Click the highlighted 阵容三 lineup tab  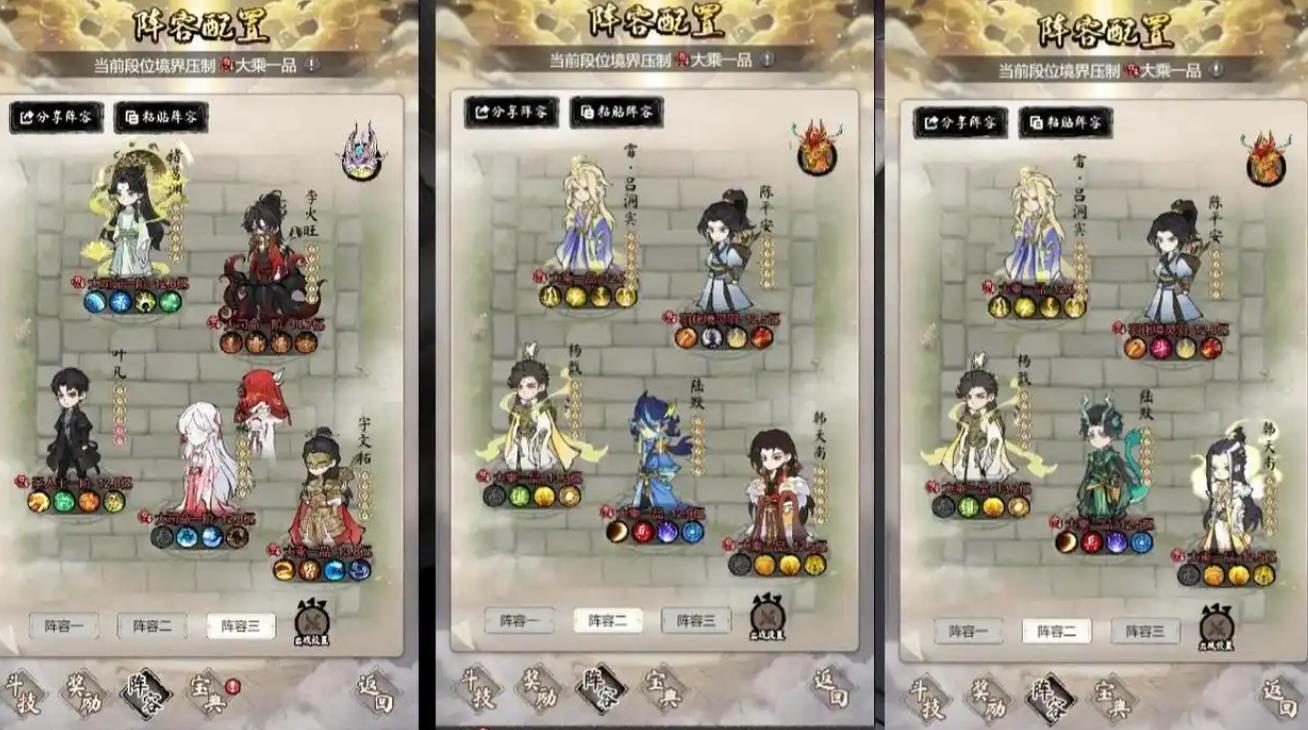point(241,626)
